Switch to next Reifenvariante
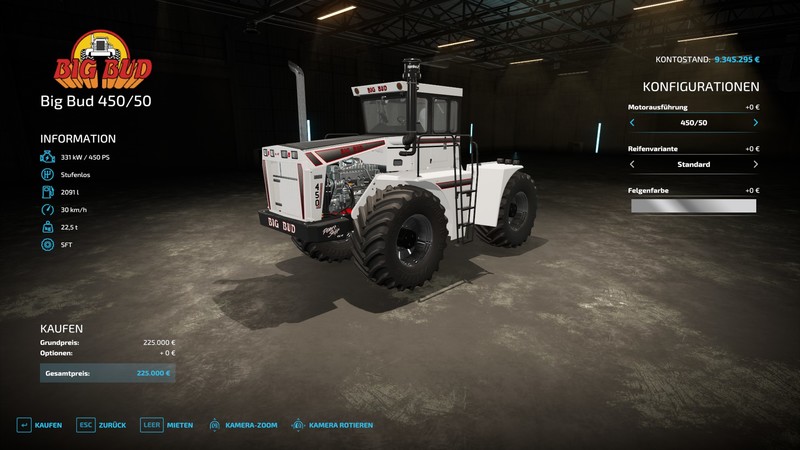This screenshot has height=450, width=800. [755, 164]
